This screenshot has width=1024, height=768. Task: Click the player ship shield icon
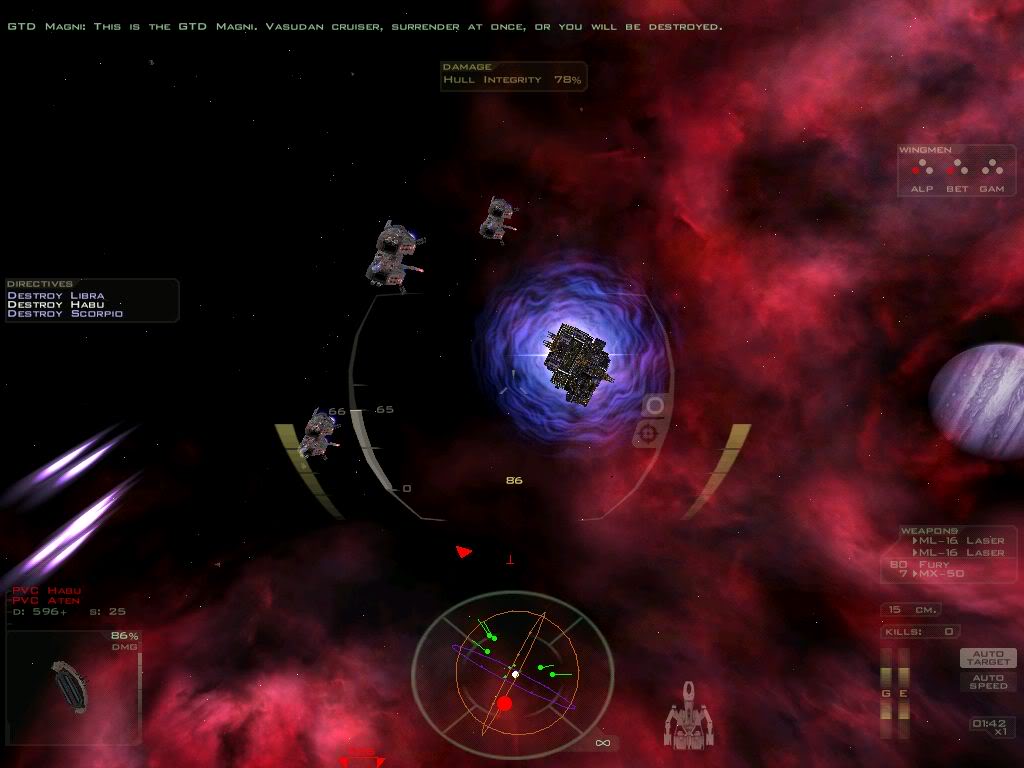[689, 716]
